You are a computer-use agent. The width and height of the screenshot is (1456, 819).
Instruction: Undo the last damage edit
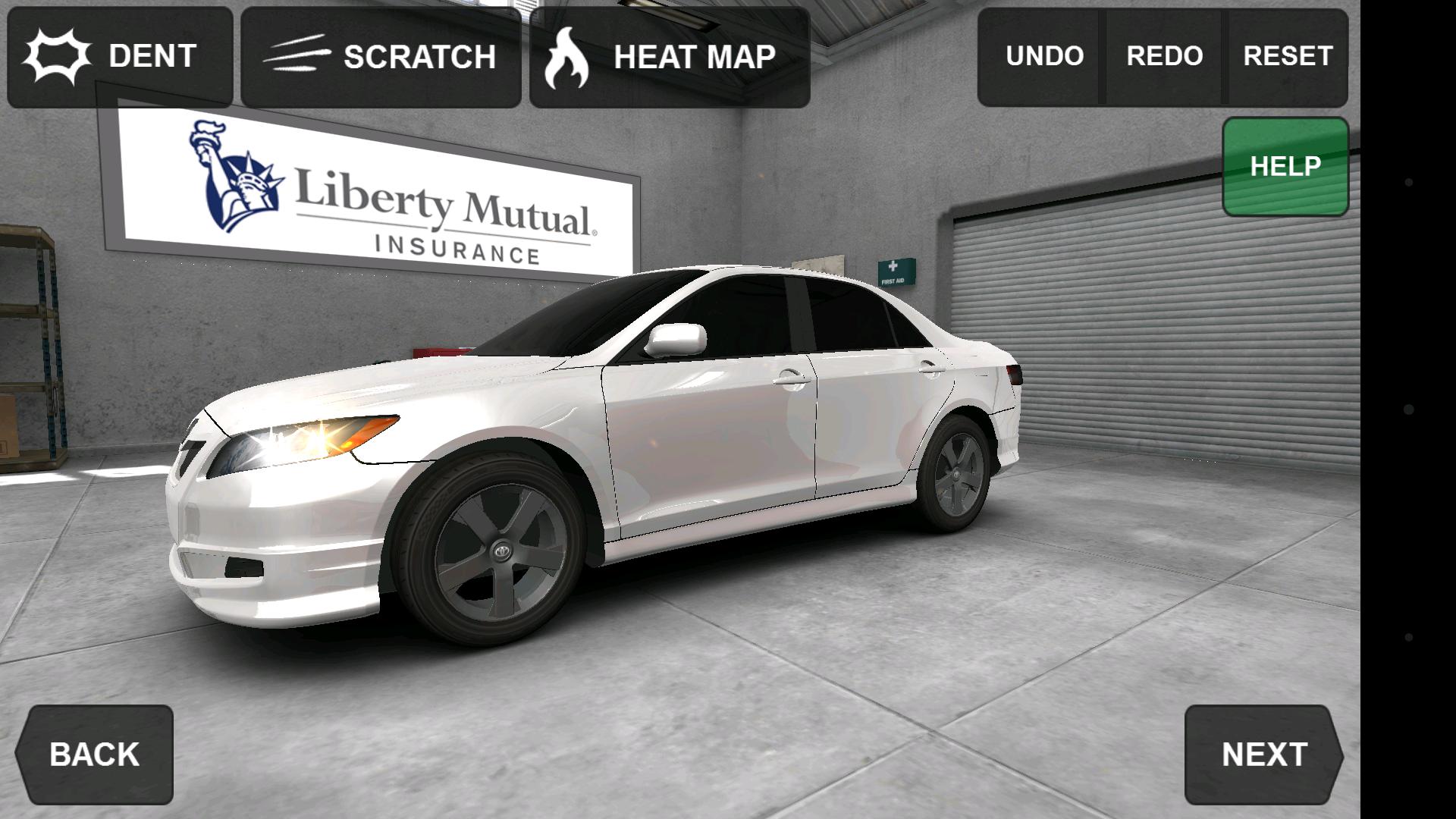[1043, 57]
